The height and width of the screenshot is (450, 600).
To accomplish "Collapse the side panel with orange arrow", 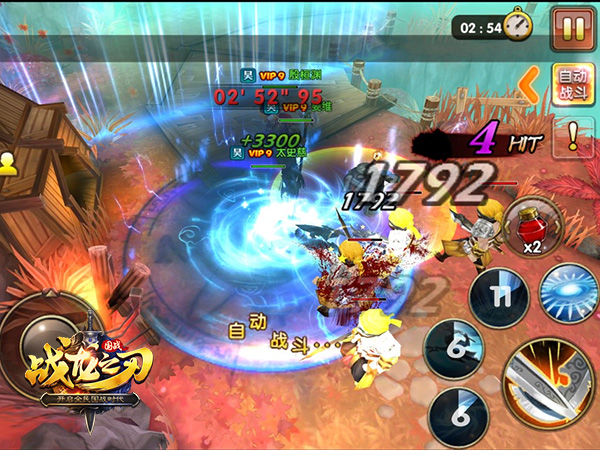I will 535,78.
